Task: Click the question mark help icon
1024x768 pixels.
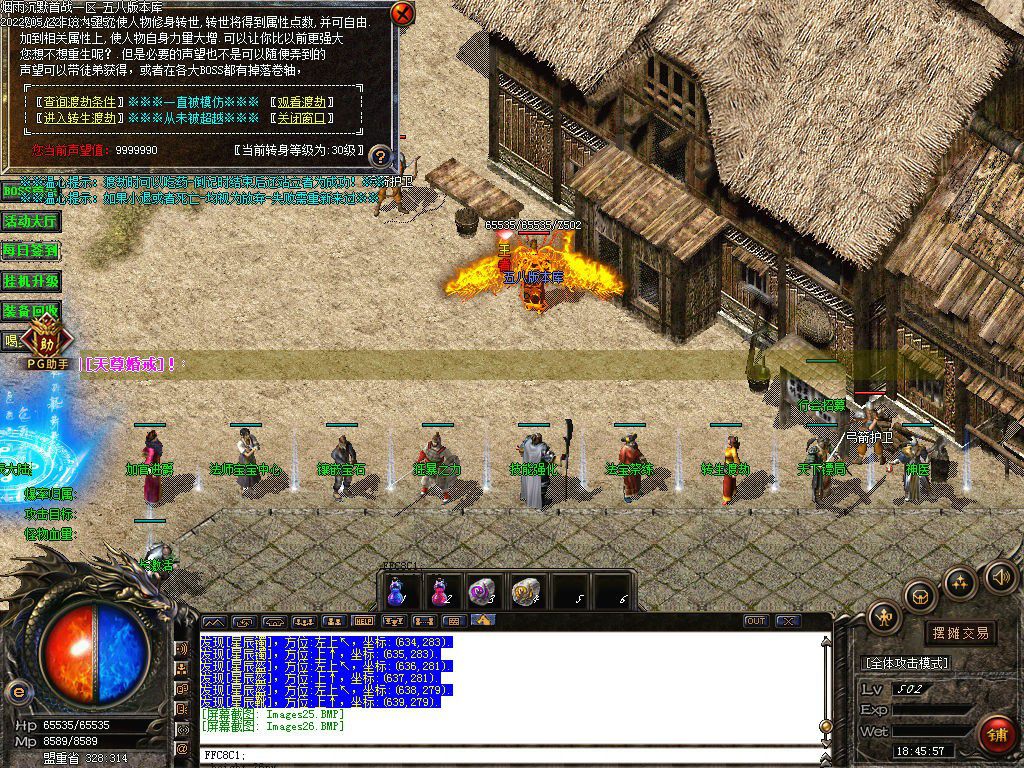Action: pos(380,156)
